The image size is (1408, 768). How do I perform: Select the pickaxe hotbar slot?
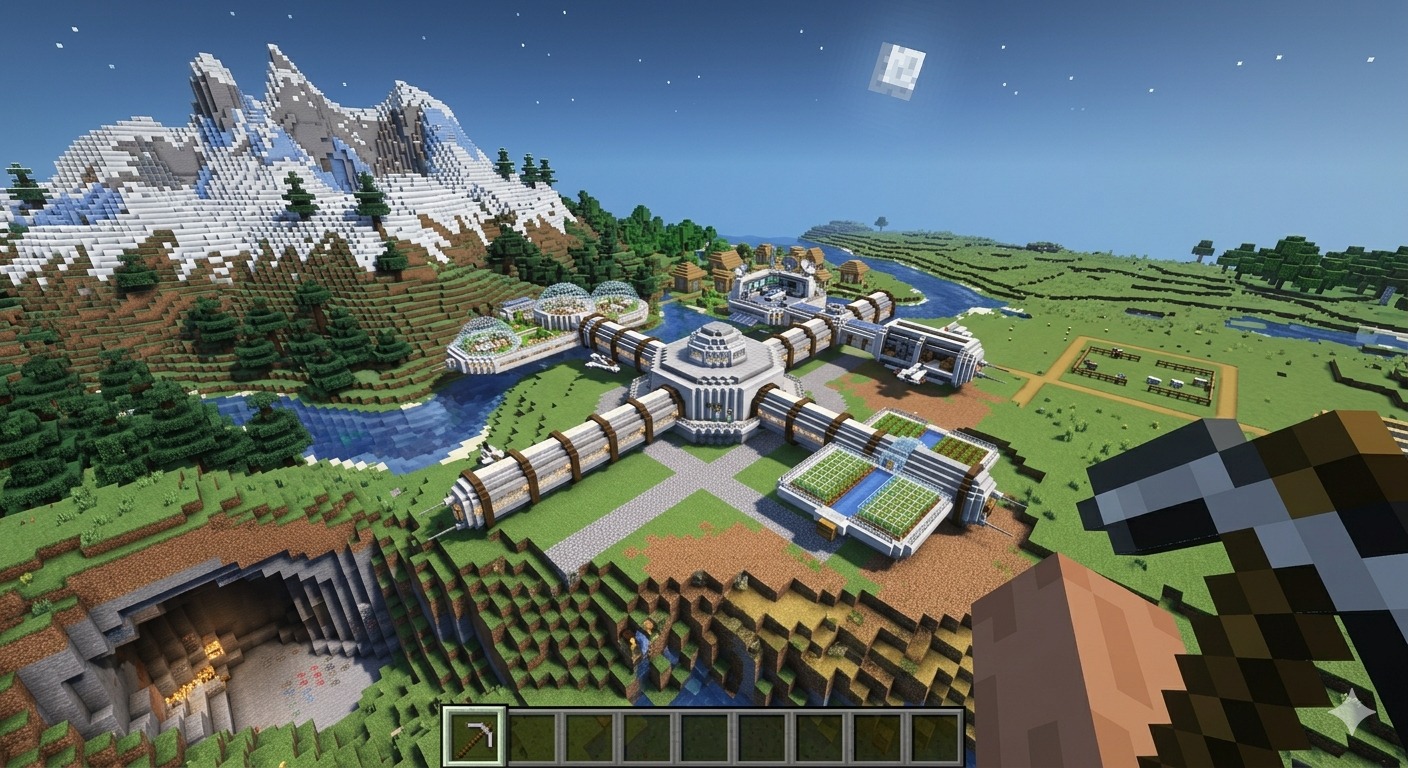[475, 737]
